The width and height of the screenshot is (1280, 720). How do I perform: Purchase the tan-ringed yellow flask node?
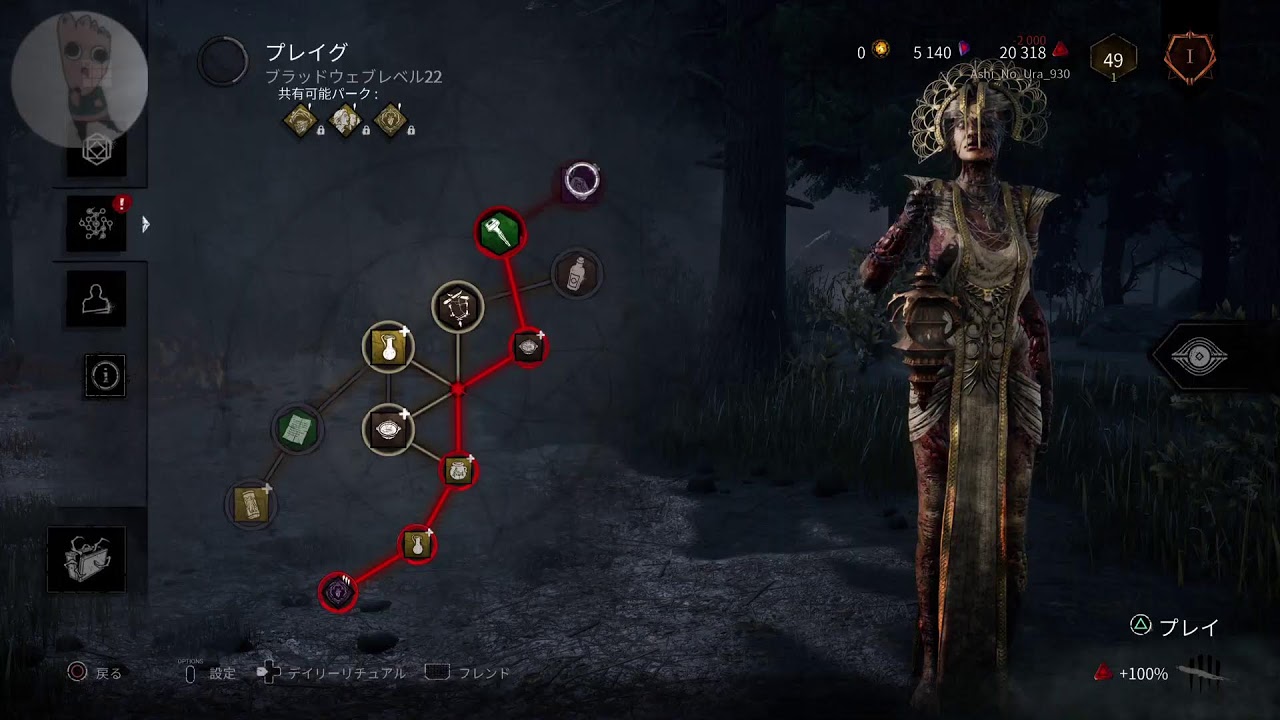click(x=388, y=348)
